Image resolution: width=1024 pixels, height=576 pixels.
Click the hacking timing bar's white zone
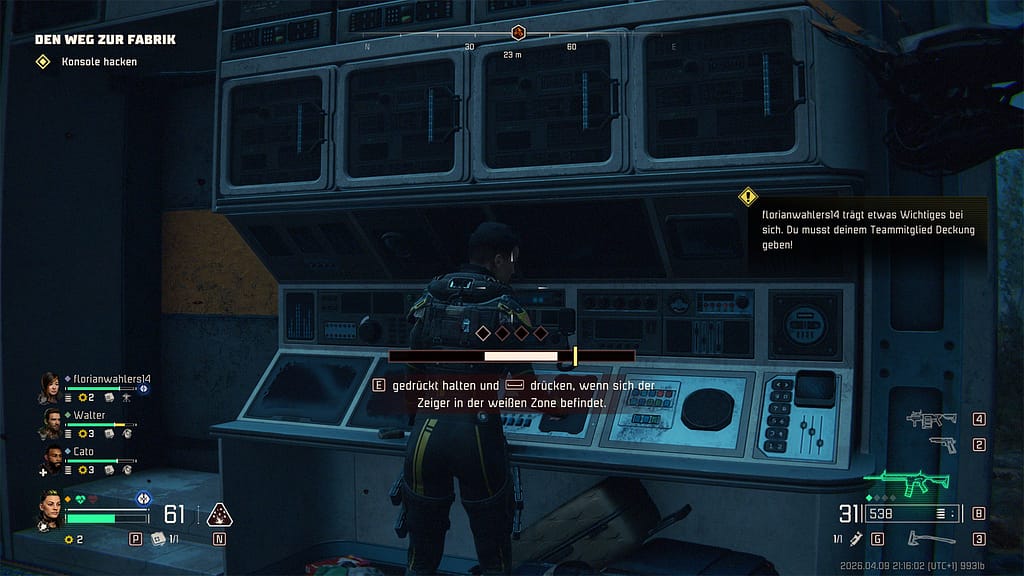[x=520, y=355]
